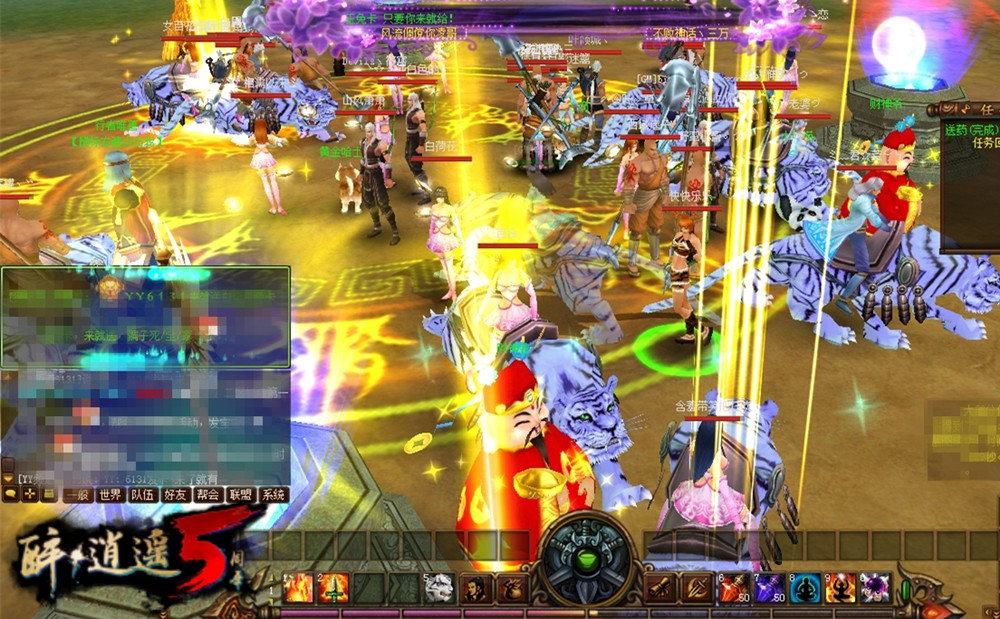Choose the 联盟 alliance chat tab
This screenshot has height=619, width=1000.
click(241, 494)
